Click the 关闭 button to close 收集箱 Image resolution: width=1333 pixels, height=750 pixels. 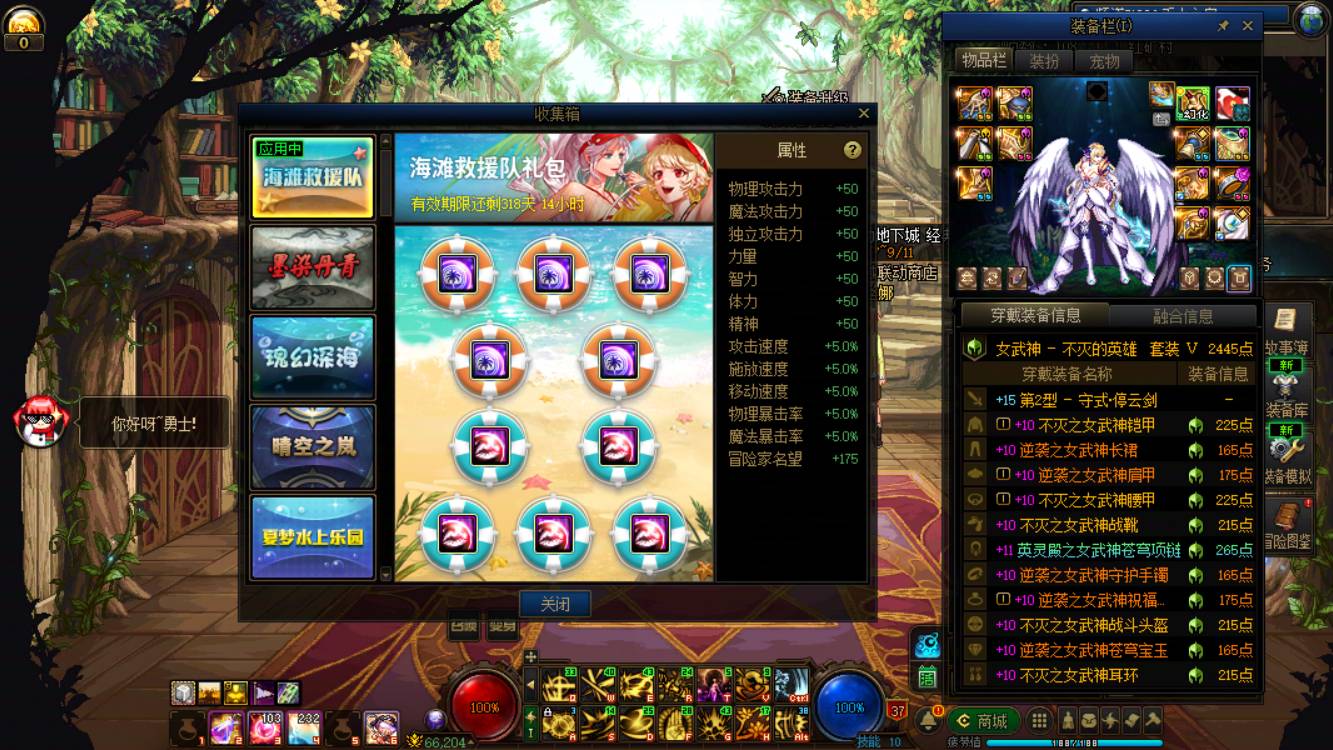556,602
